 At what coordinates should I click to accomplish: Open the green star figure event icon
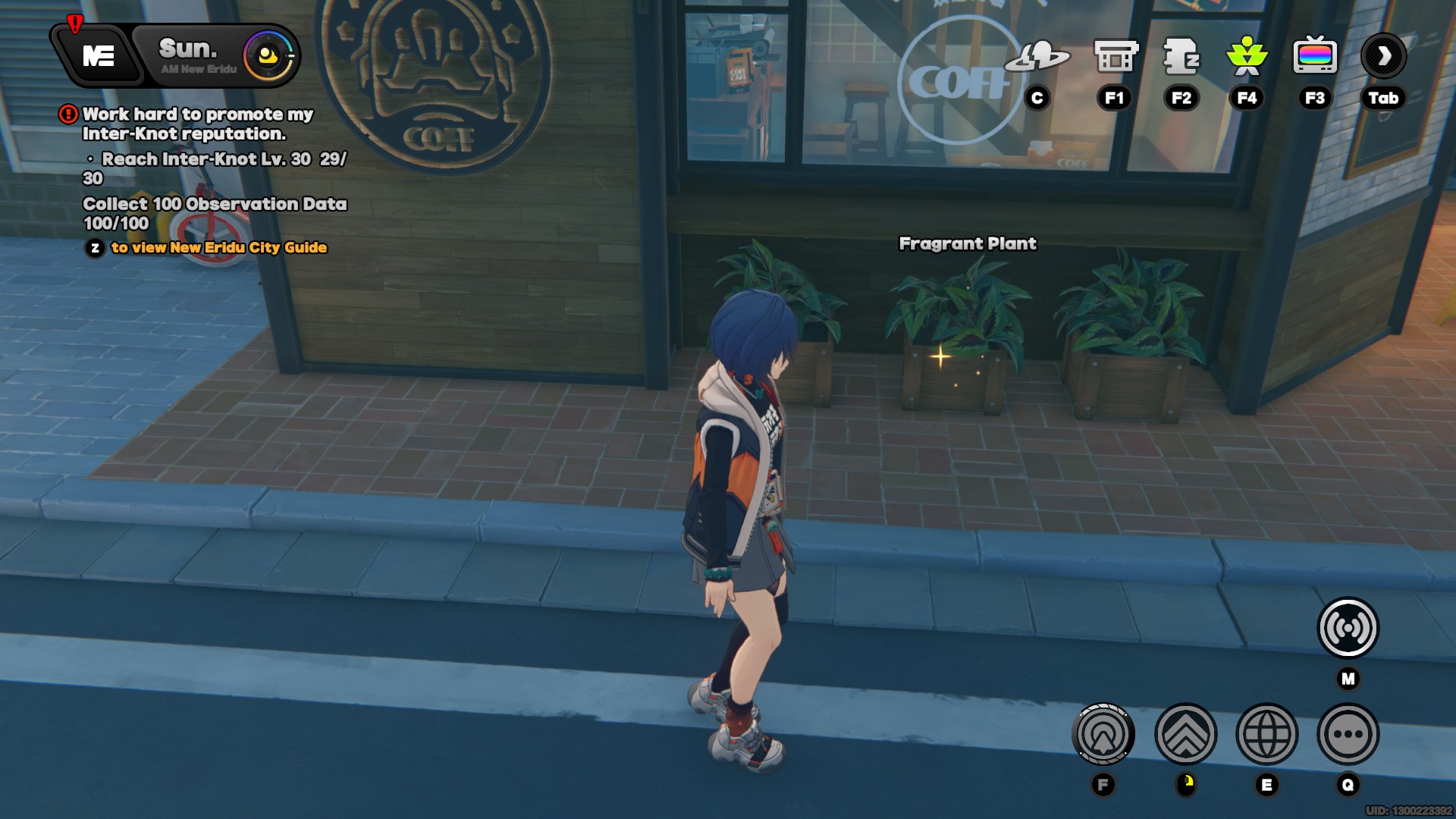click(x=1247, y=56)
